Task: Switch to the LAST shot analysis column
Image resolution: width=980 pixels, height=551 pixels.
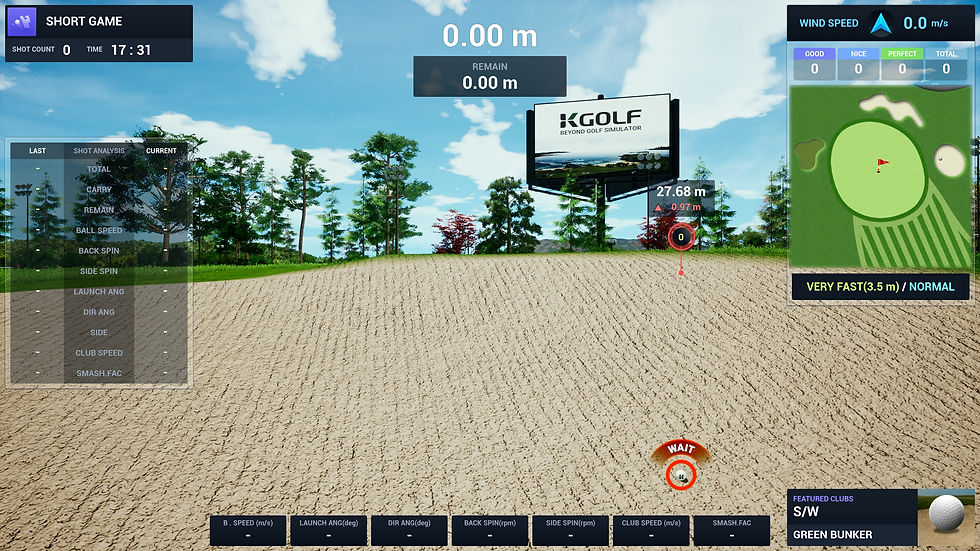Action: click(37, 151)
